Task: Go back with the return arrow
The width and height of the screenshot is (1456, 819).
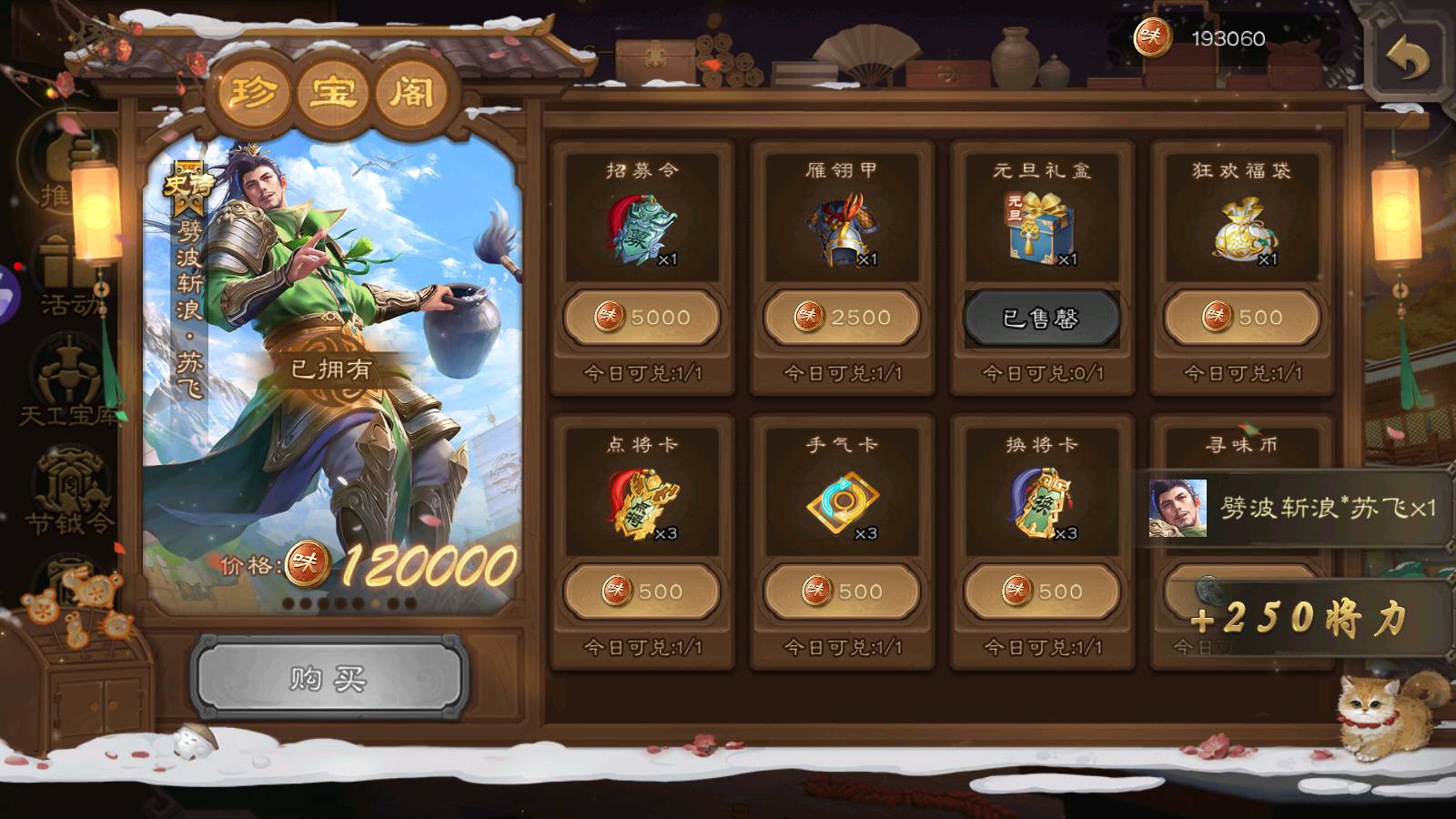Action: pos(1408,61)
